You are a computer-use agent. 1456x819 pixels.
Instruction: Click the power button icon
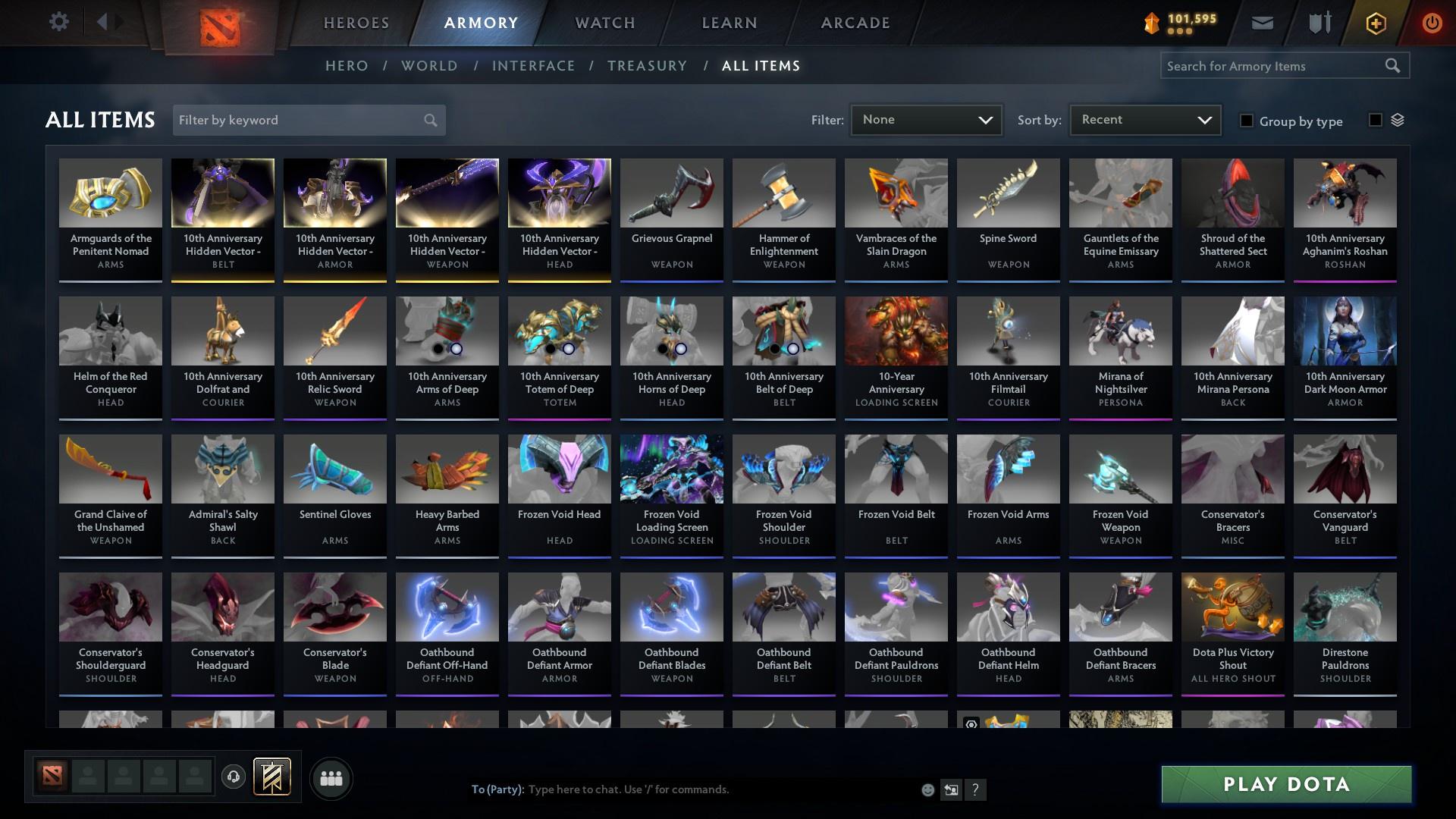1432,22
